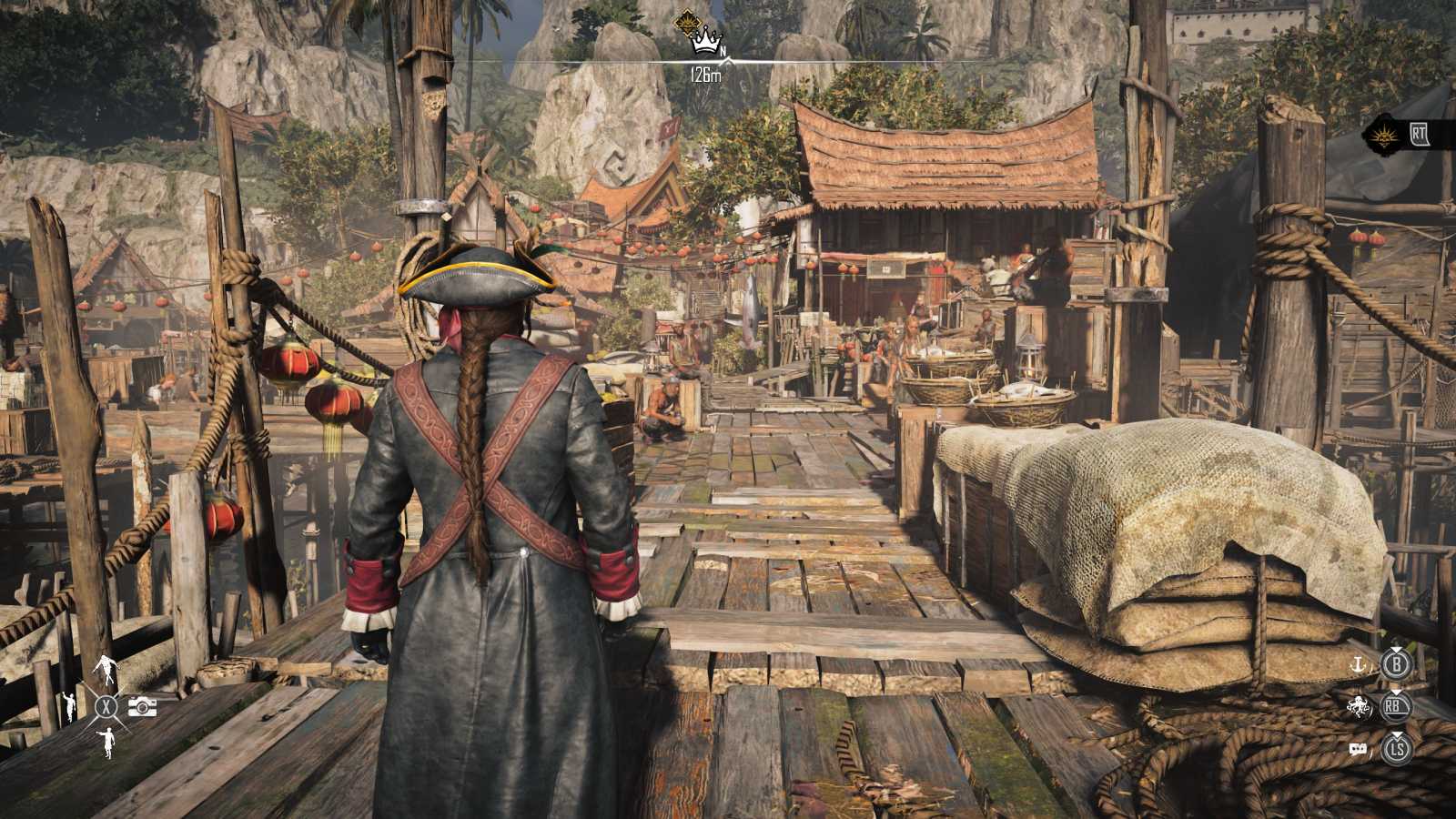Click the camera icon to open photo mode
Screen dimensions: 1456x819
[x=142, y=707]
